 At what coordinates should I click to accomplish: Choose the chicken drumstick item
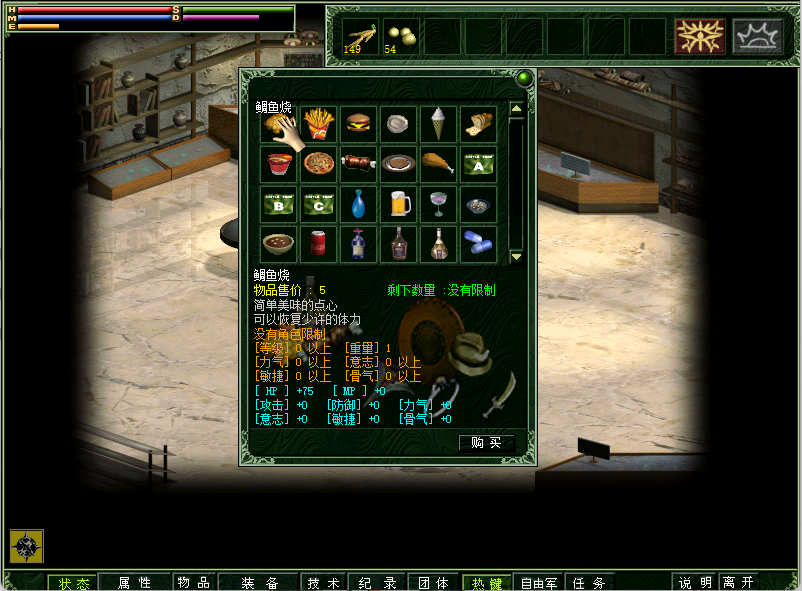(x=438, y=164)
